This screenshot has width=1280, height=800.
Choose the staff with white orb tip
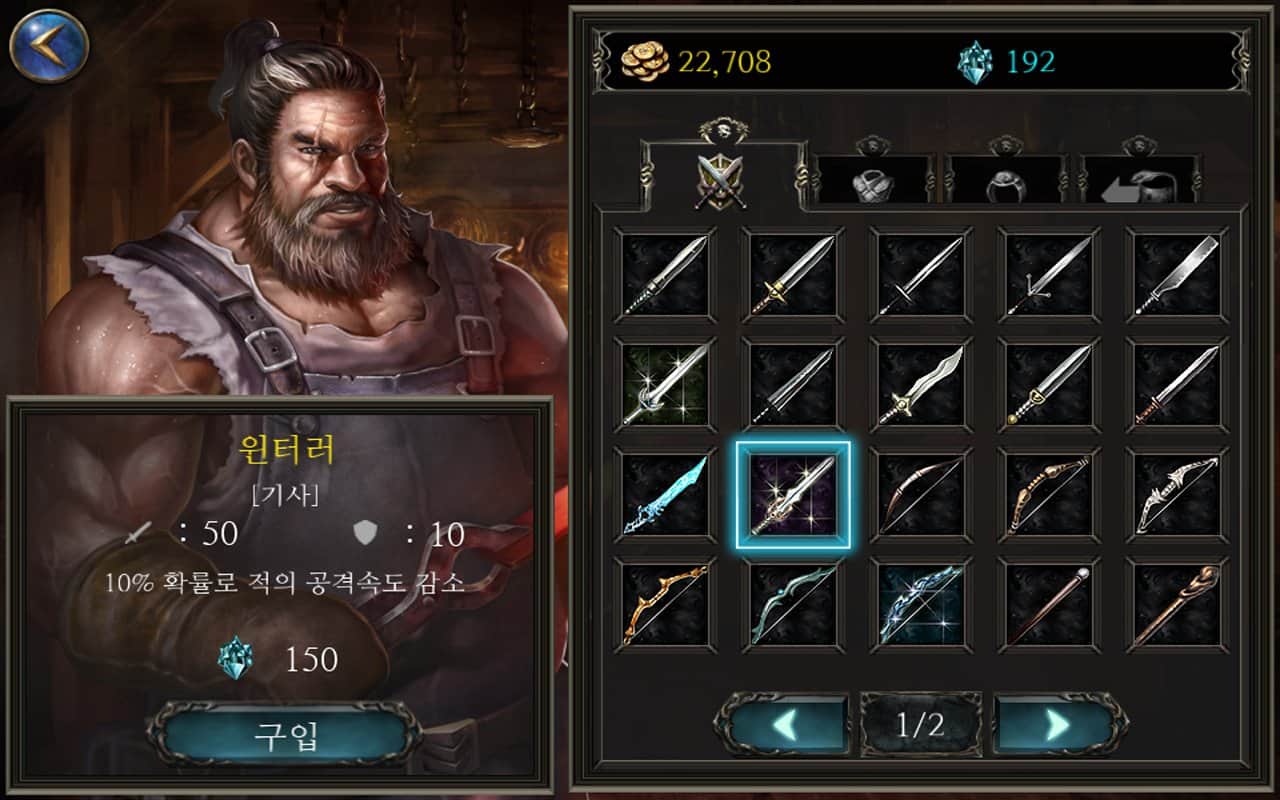[1049, 605]
